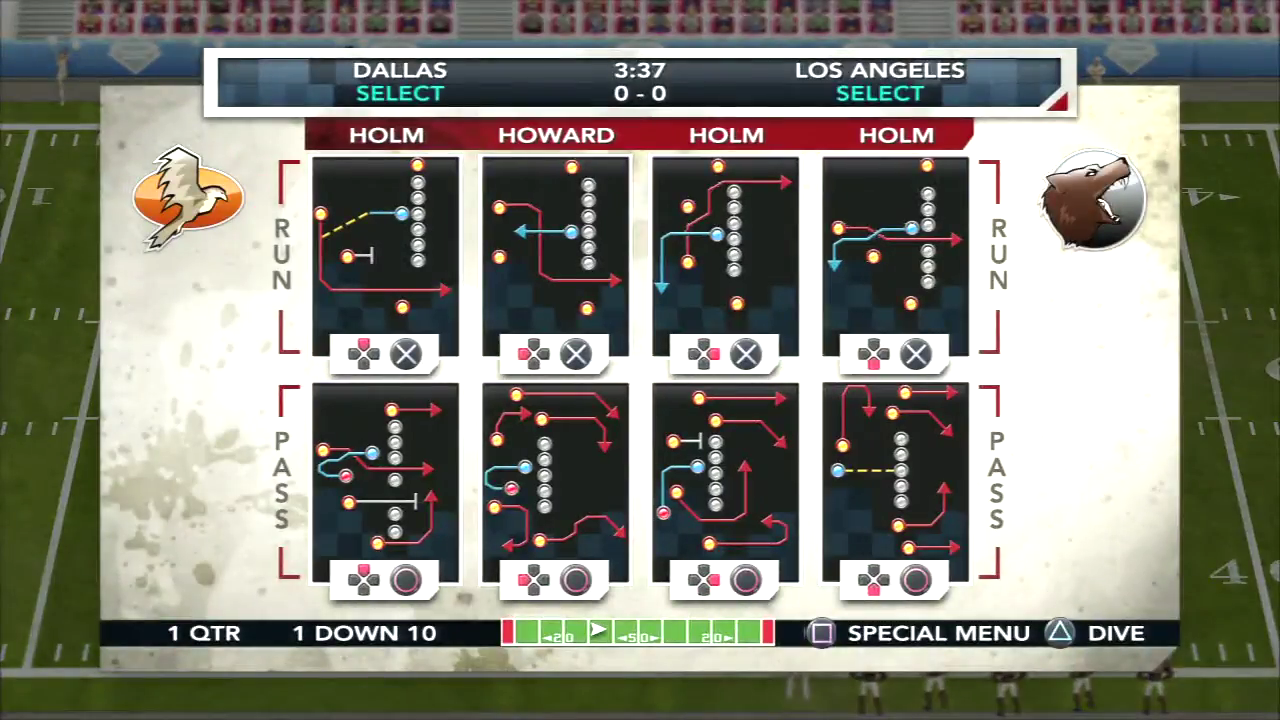Image resolution: width=1280 pixels, height=720 pixels.
Task: Click the Circle button icon under the first pass play
Action: point(405,580)
